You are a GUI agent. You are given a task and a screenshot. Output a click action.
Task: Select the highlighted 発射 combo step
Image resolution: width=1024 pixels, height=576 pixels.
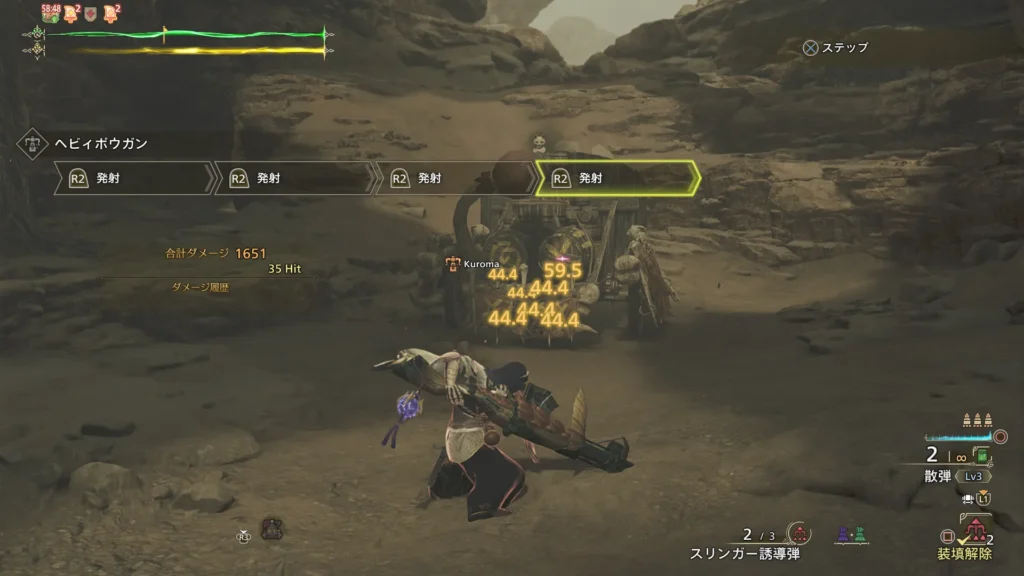click(x=616, y=178)
